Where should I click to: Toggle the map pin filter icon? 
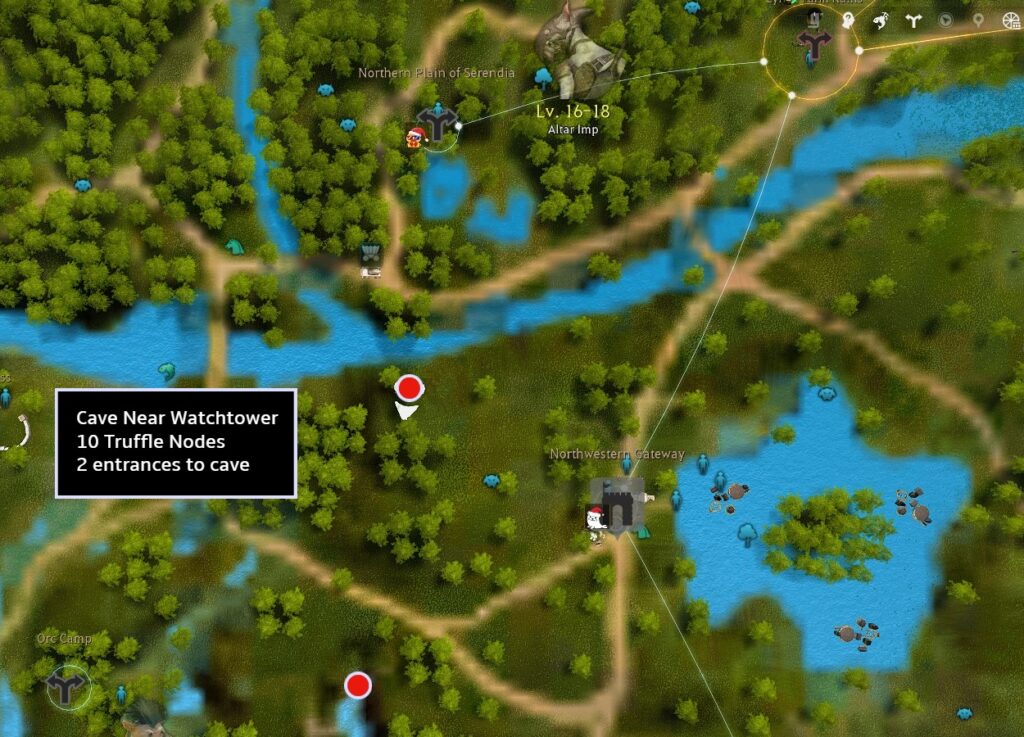[978, 20]
